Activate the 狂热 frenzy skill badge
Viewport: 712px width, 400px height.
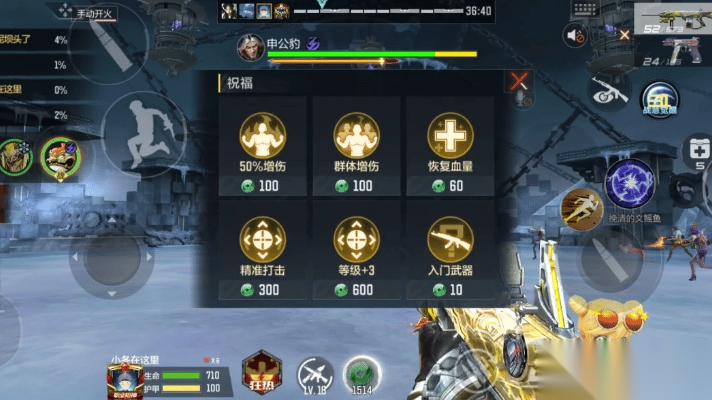pyautogui.click(x=263, y=372)
